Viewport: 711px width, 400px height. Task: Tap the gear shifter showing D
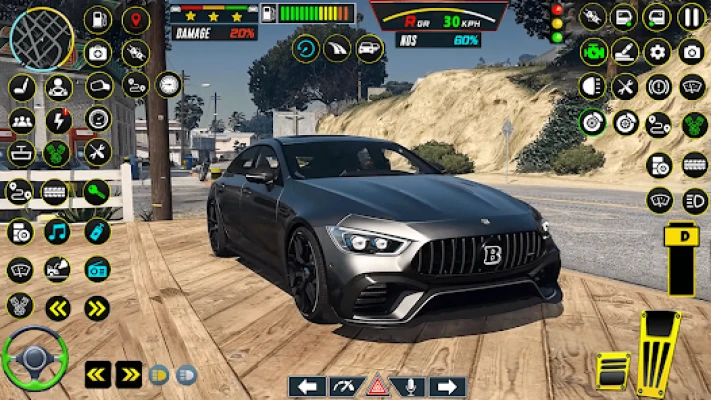[683, 258]
